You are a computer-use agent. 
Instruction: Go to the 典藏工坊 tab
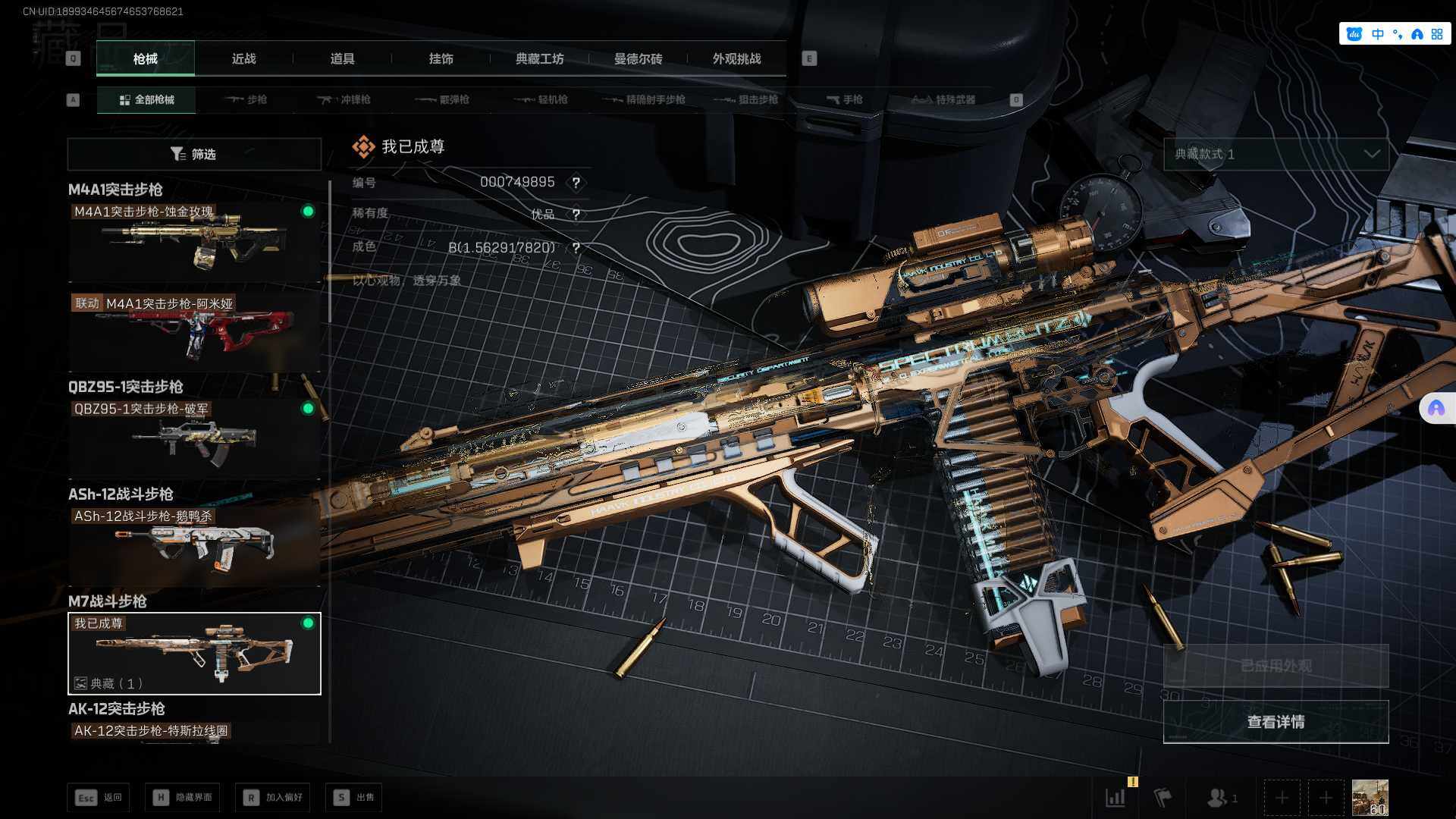[x=539, y=58]
